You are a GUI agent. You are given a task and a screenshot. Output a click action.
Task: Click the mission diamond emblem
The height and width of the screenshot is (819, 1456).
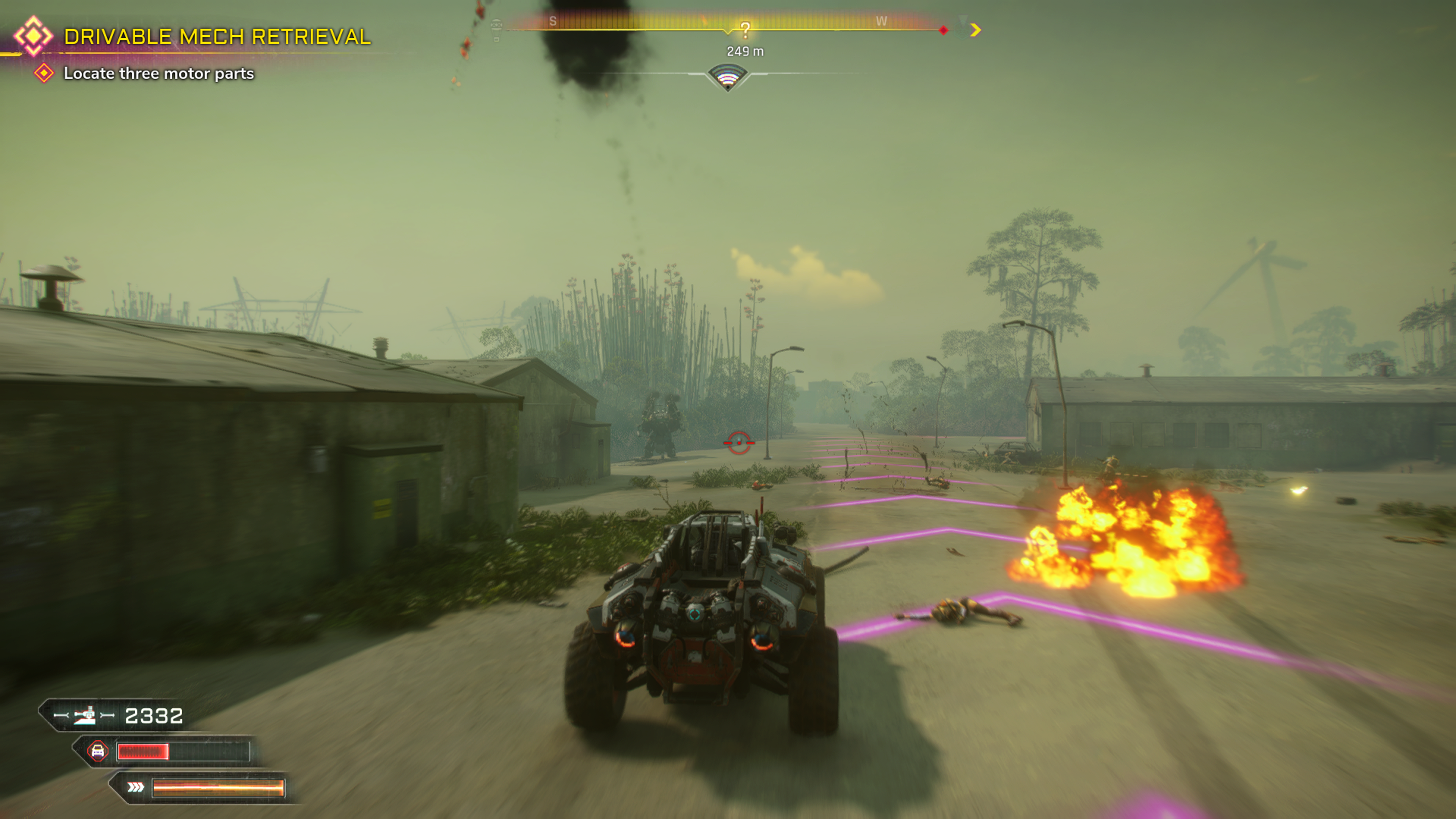[33, 36]
